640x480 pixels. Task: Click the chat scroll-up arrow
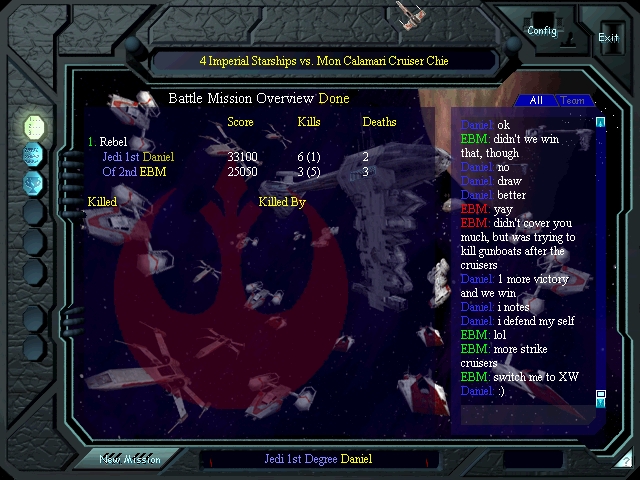tap(601, 122)
